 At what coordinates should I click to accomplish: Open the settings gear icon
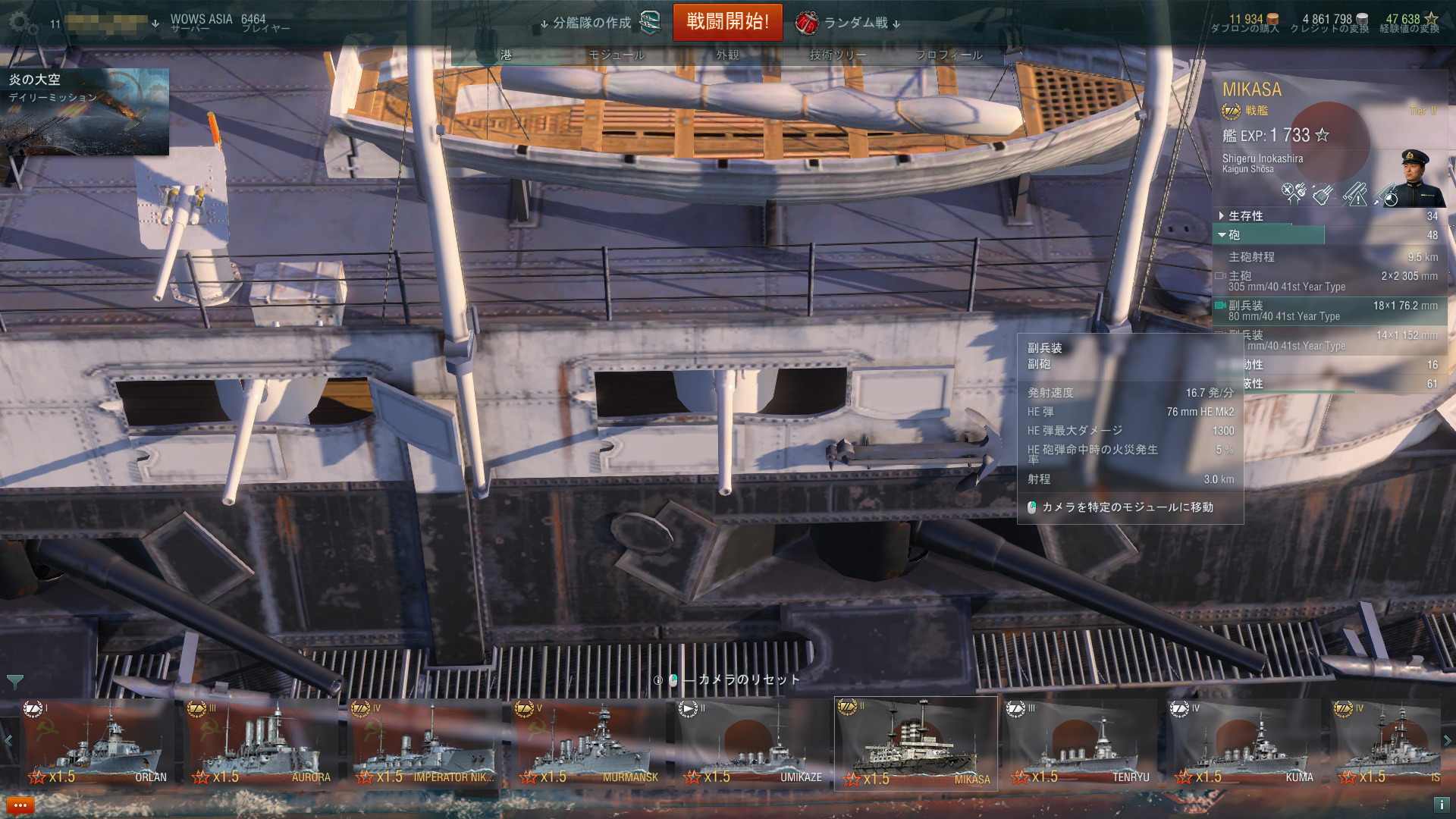[22, 23]
